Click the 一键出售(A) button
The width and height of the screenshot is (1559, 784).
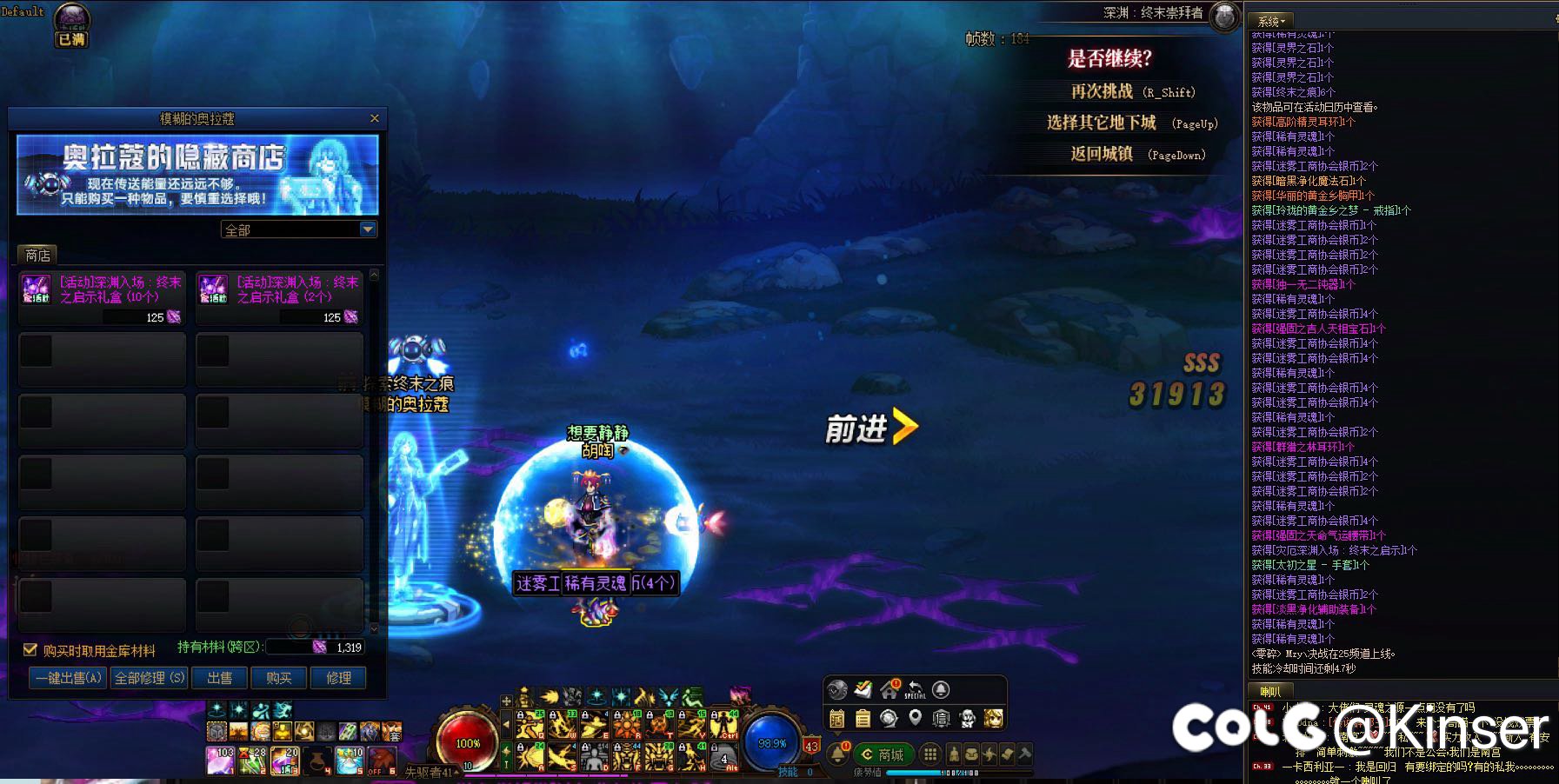coord(69,678)
